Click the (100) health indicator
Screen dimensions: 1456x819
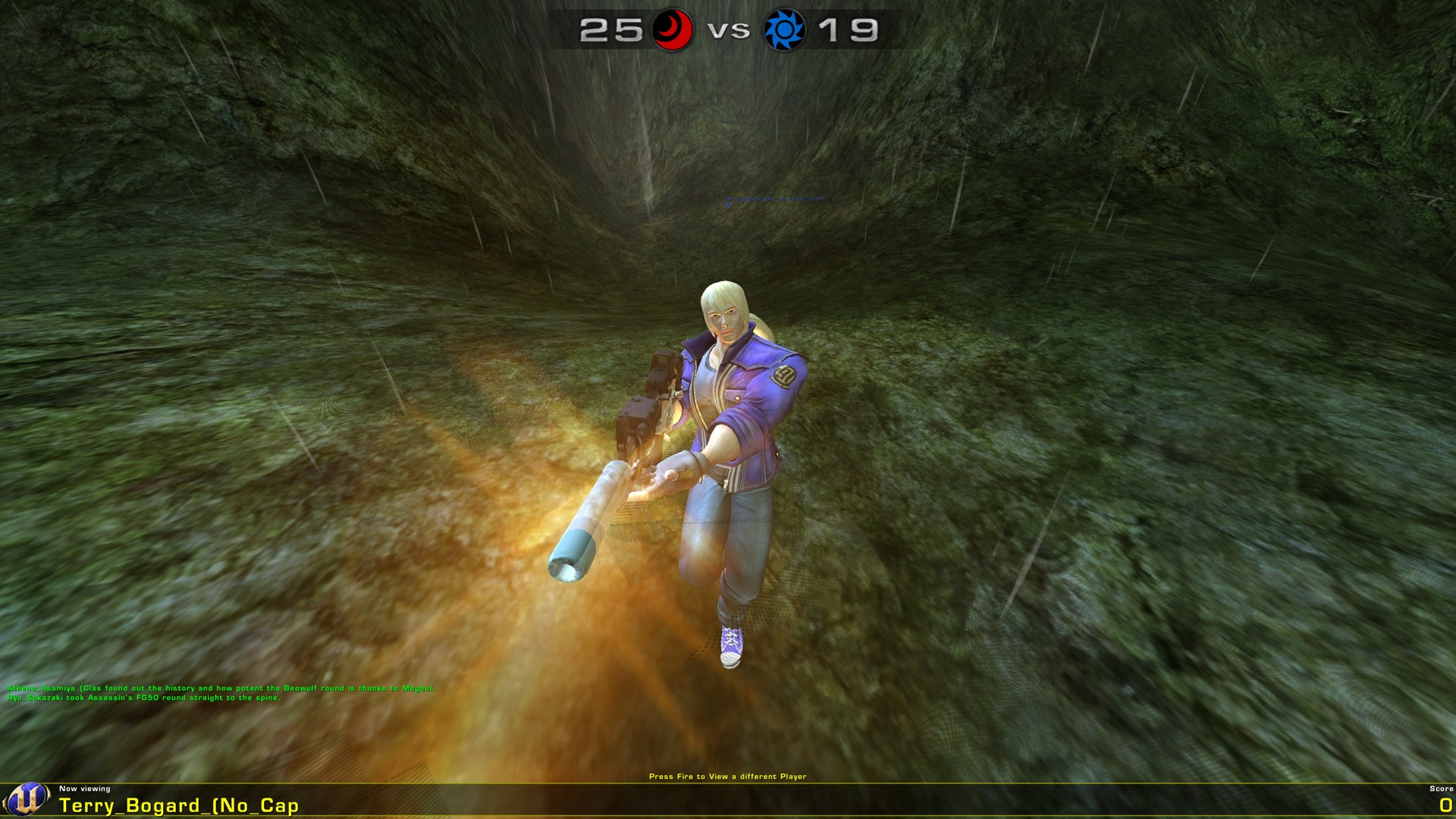[817, 199]
